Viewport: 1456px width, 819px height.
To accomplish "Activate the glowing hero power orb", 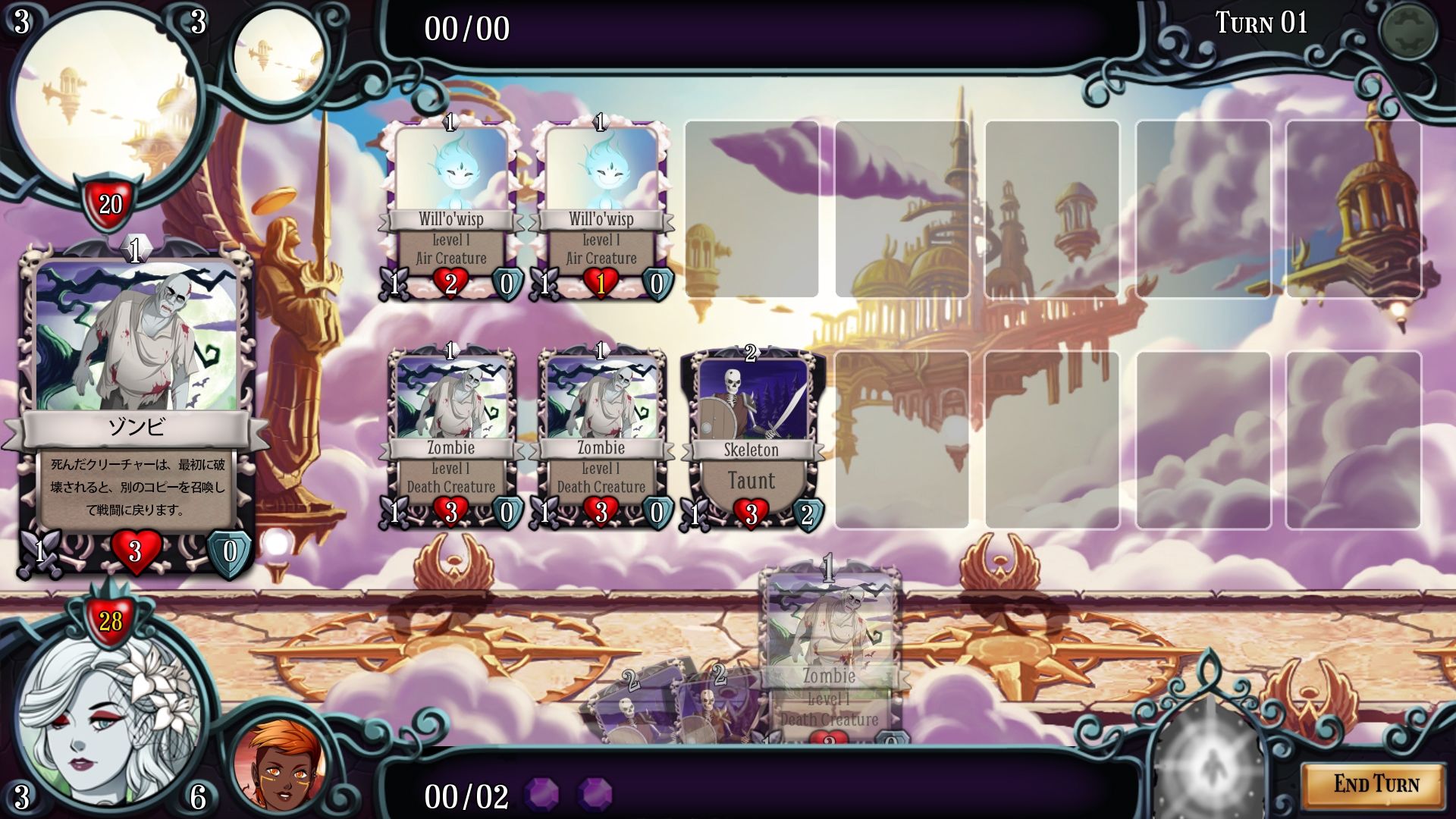I will click(1207, 766).
